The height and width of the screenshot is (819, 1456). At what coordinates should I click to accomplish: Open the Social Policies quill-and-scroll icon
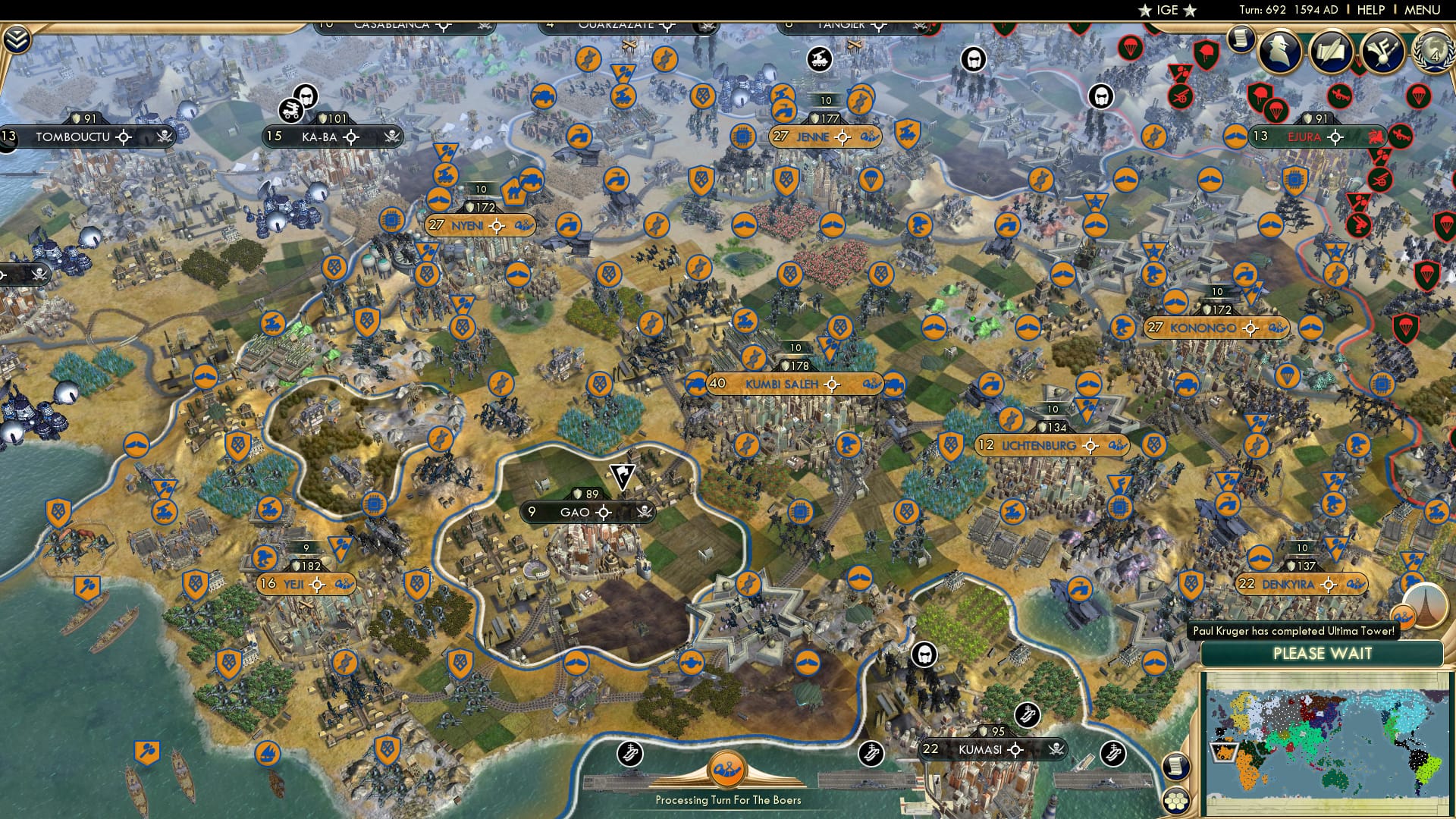1331,50
